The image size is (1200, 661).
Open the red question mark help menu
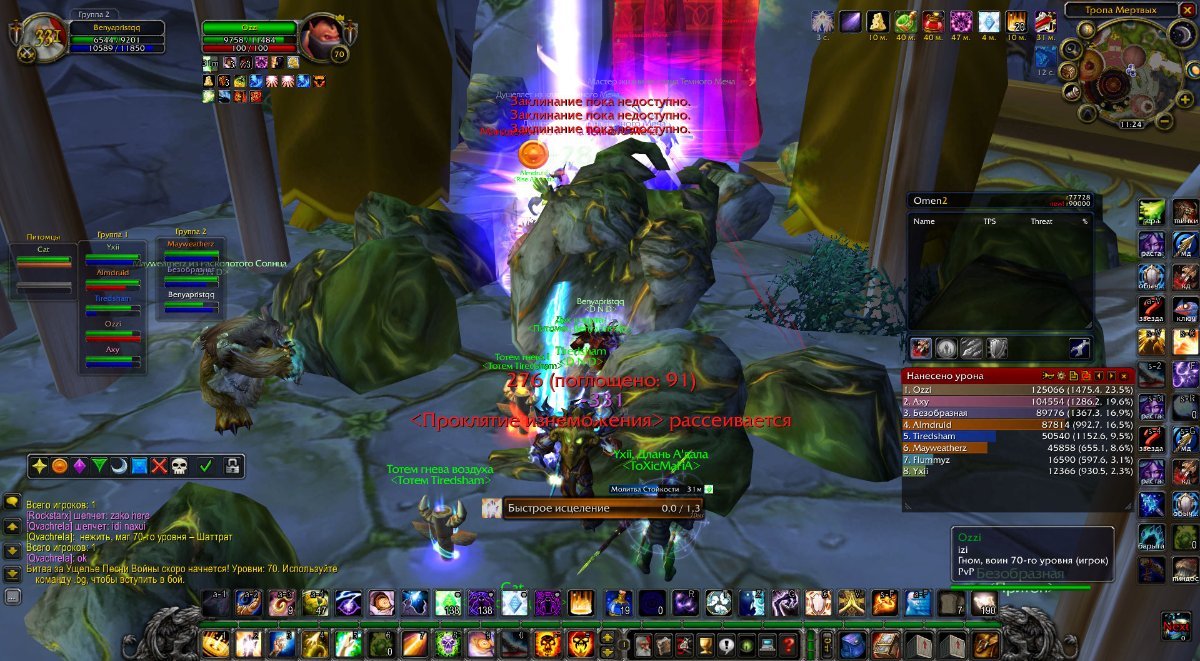click(789, 644)
